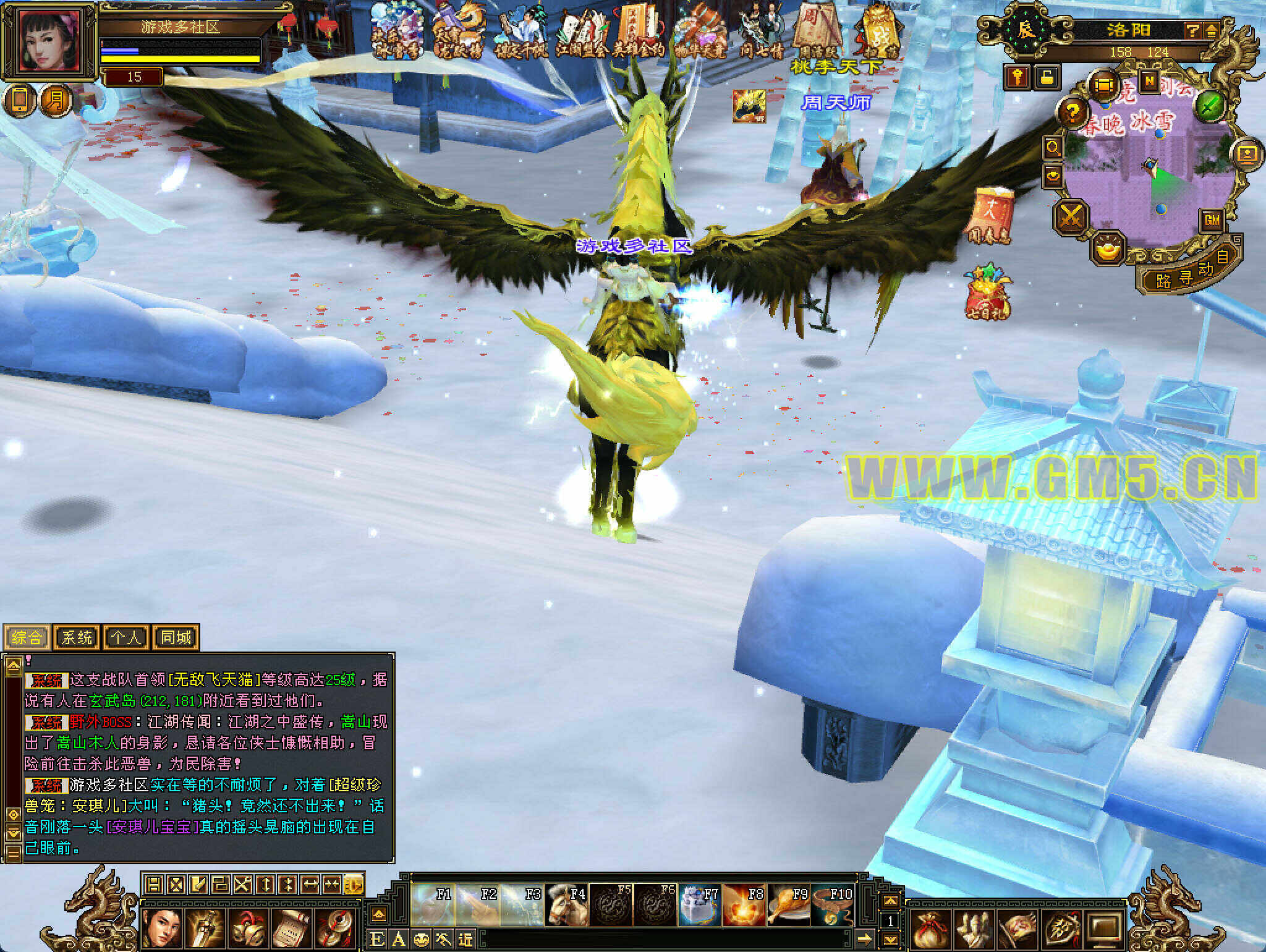1266x952 pixels.
Task: Open the red-tied pouch inventory bag
Action: [928, 929]
